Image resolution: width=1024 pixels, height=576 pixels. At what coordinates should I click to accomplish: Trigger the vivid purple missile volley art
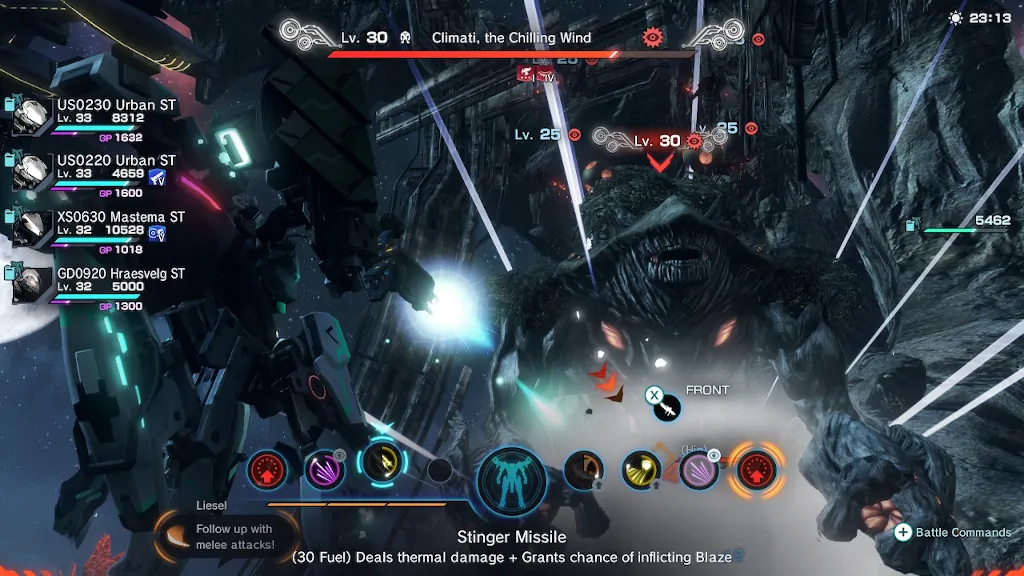(x=324, y=468)
